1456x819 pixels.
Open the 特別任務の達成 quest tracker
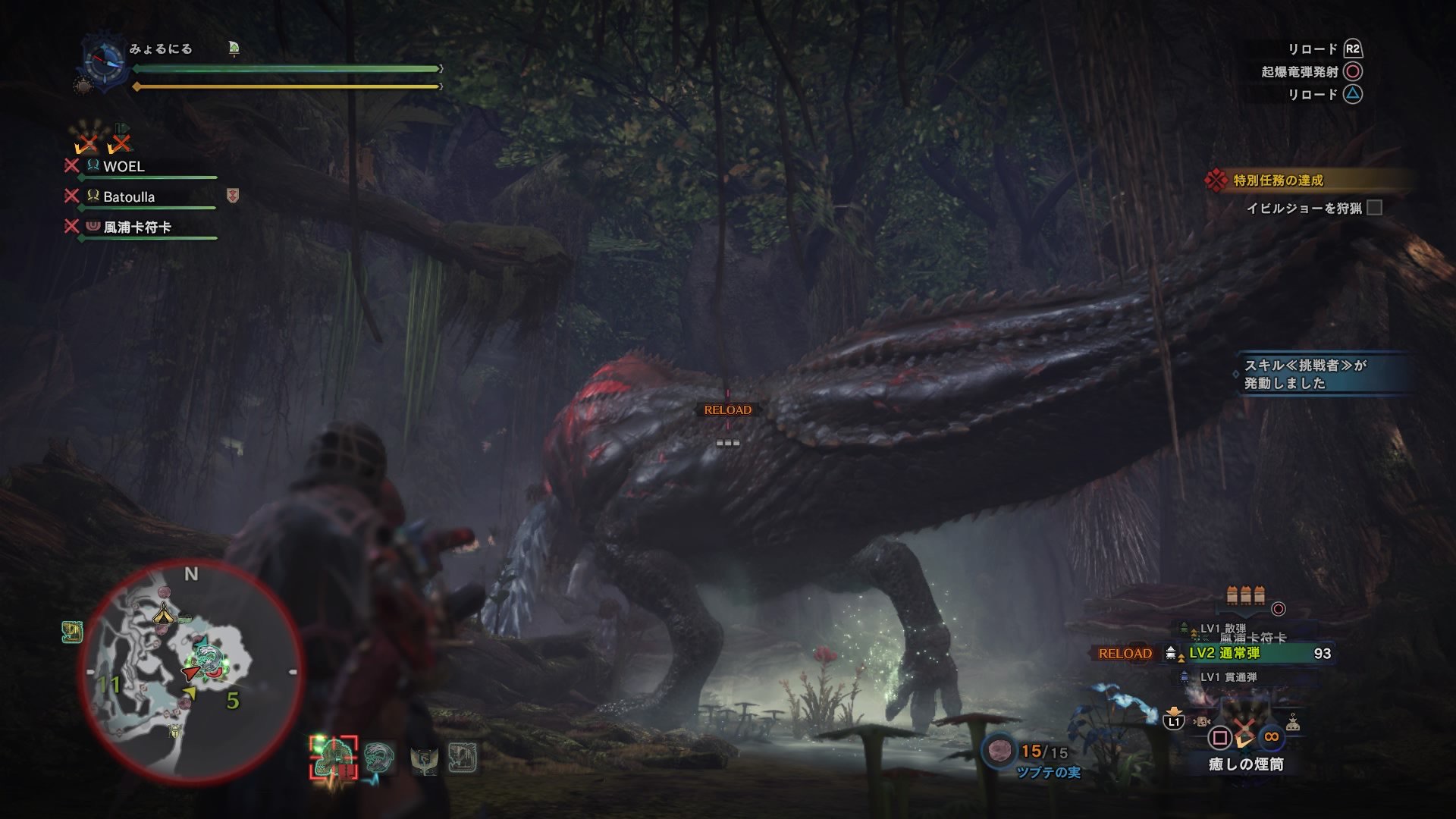click(1278, 180)
